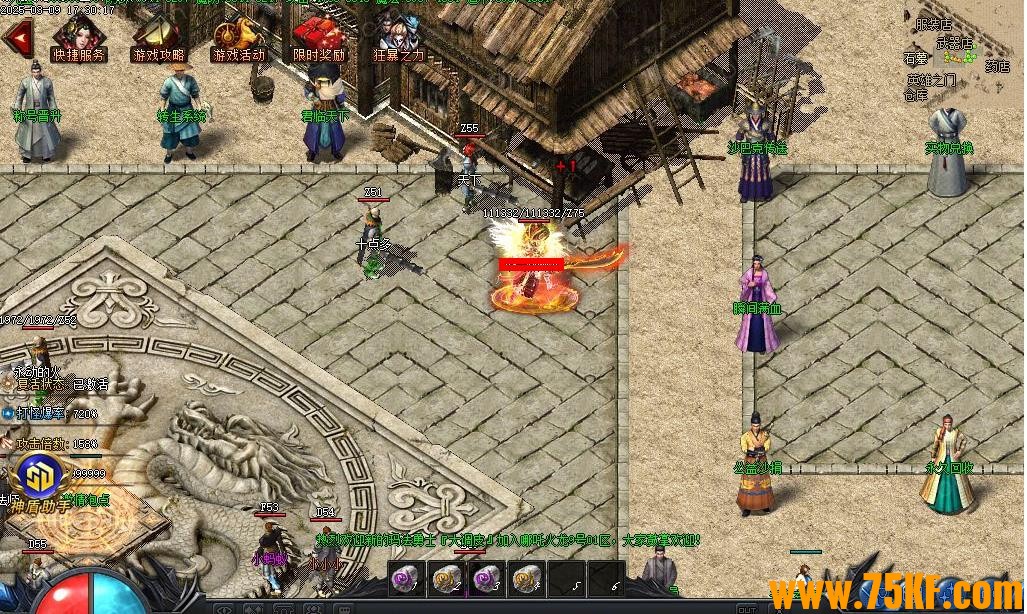1027x614 pixels.
Task: Claim the 限时奖励 gift box reward
Action: [x=319, y=40]
